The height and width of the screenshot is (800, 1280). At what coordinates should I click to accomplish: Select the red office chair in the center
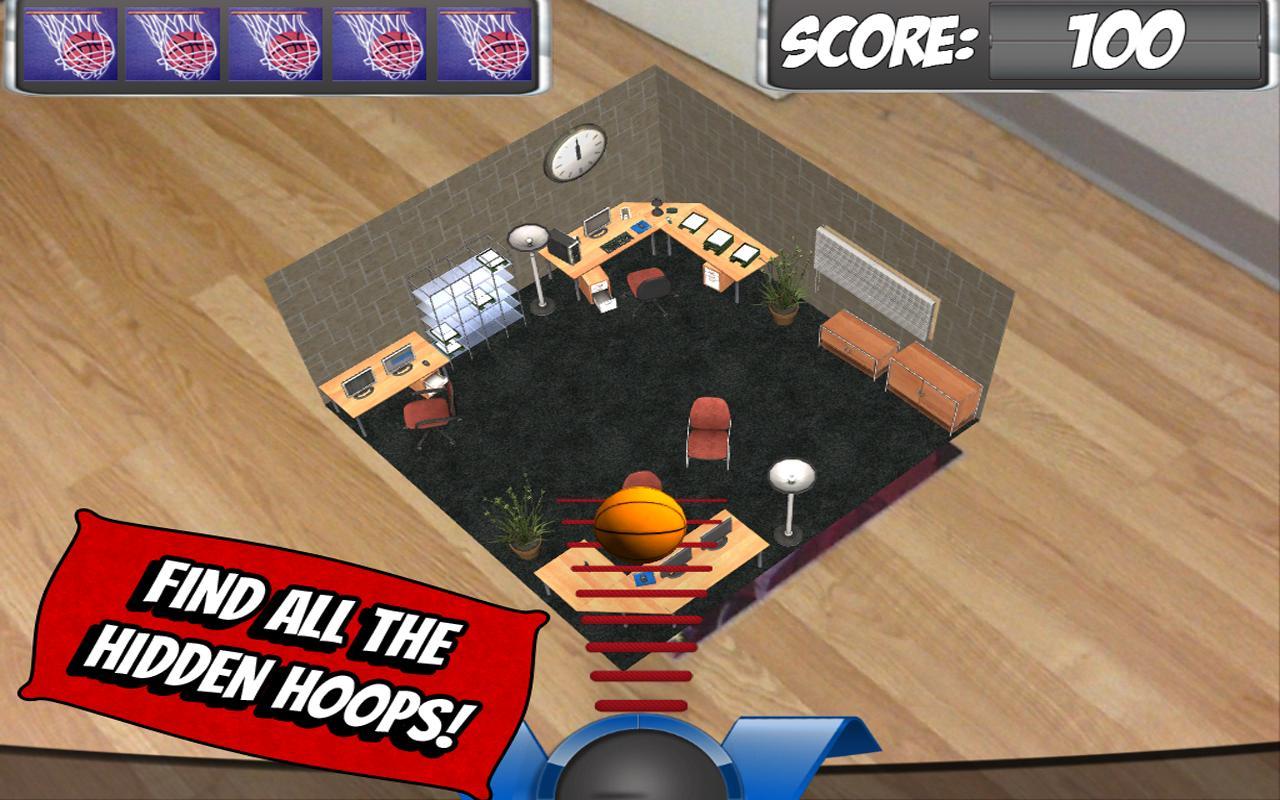707,430
